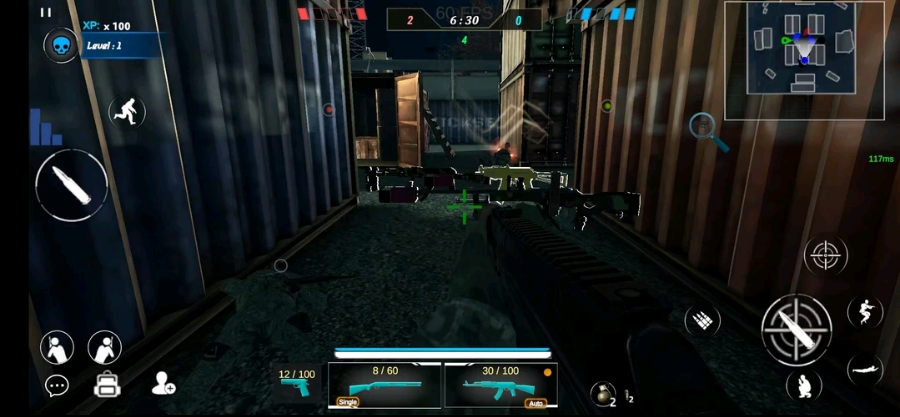Viewport: 900px width, 417px height.
Task: Add a friend with the person-plus icon
Action: (x=163, y=383)
